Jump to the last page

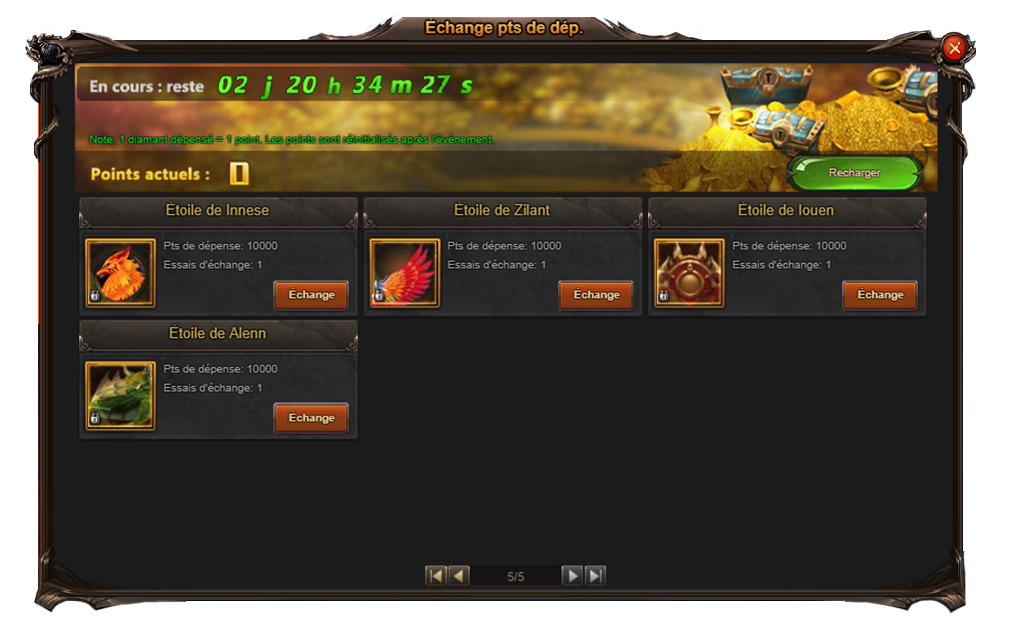pyautogui.click(x=595, y=576)
